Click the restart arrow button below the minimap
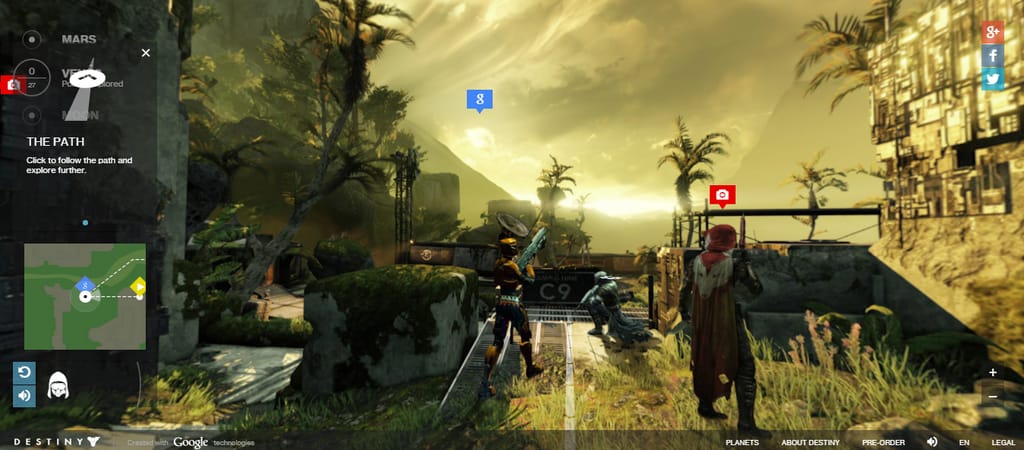 tap(25, 373)
